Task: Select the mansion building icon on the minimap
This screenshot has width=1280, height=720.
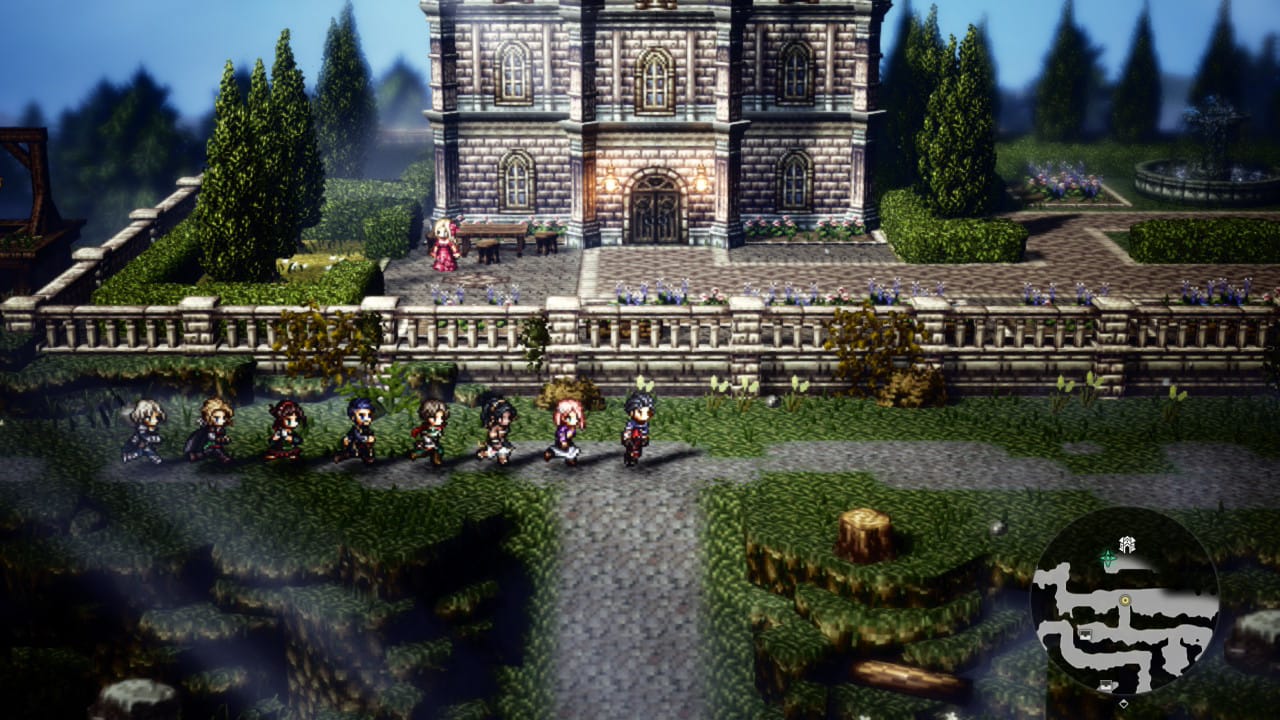Action: pos(1127,544)
